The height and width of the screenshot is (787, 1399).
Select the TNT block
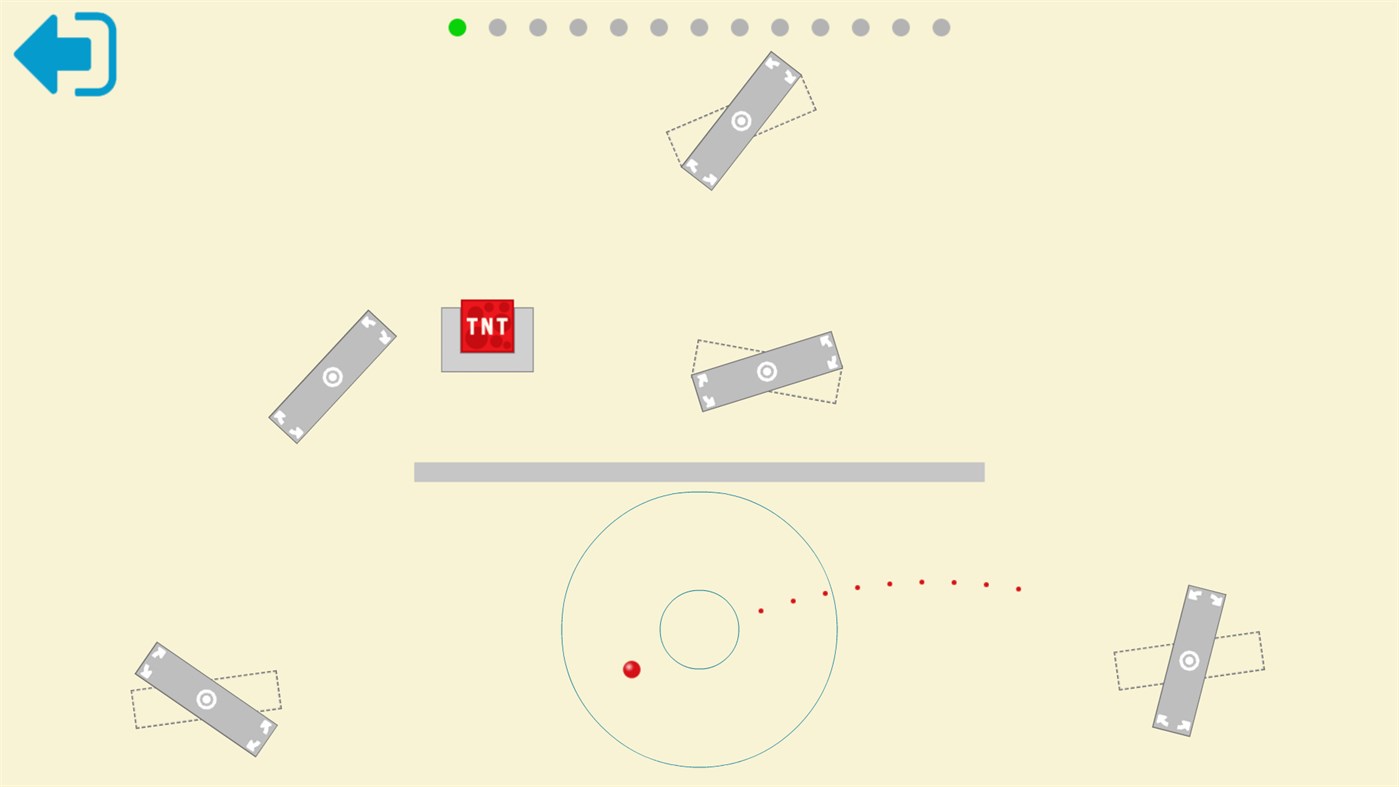pyautogui.click(x=486, y=324)
